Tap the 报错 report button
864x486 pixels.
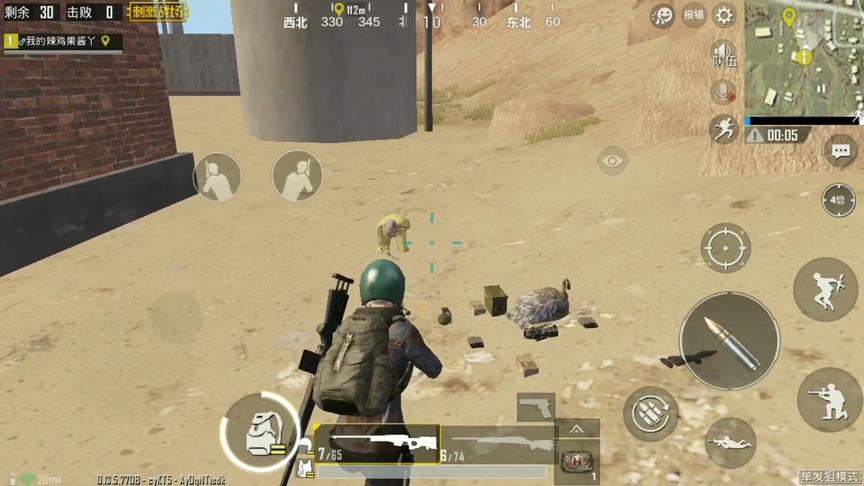(x=693, y=15)
